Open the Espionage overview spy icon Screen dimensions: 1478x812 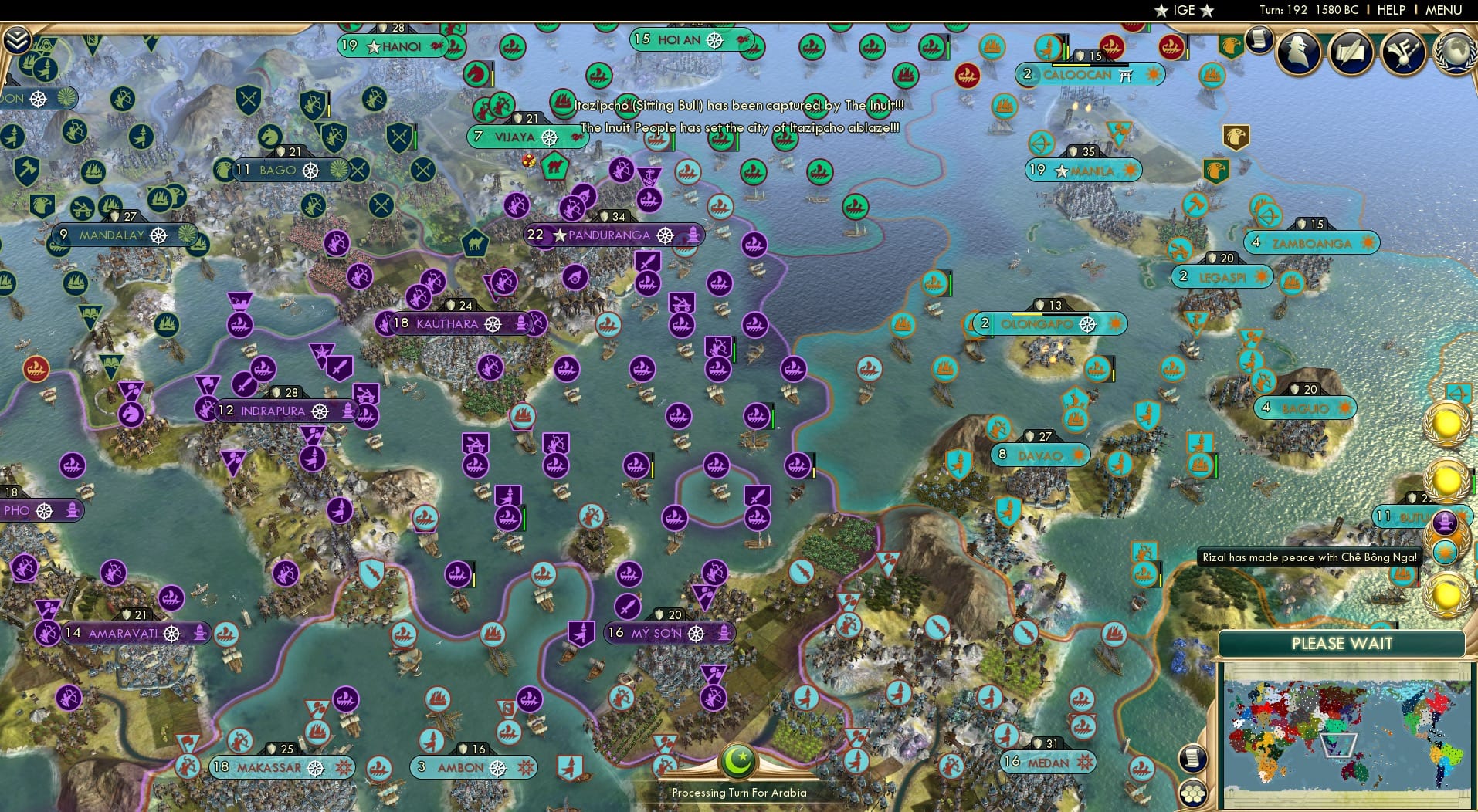point(1297,52)
